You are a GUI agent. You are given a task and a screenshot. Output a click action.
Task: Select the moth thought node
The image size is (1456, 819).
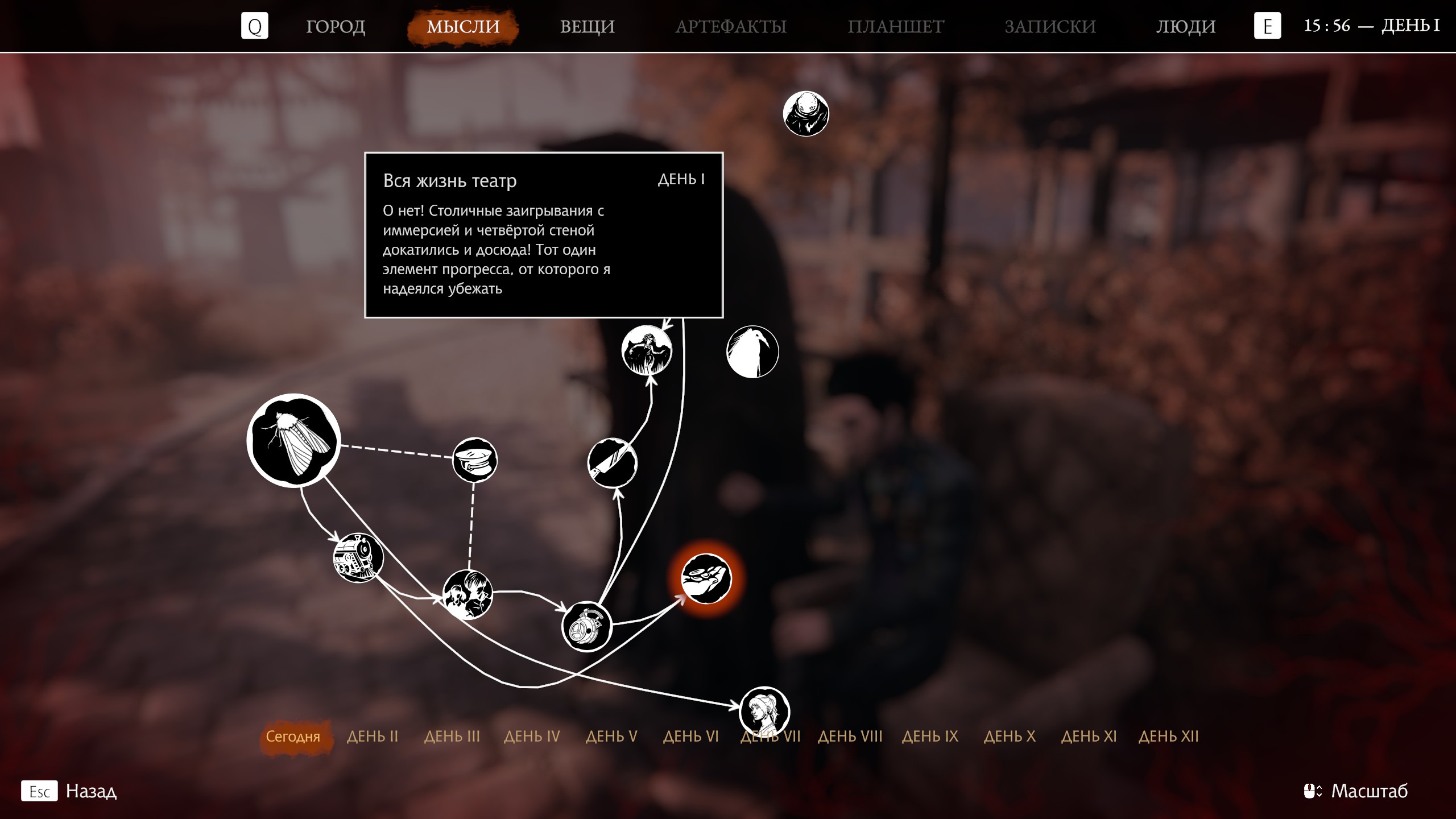[293, 440]
